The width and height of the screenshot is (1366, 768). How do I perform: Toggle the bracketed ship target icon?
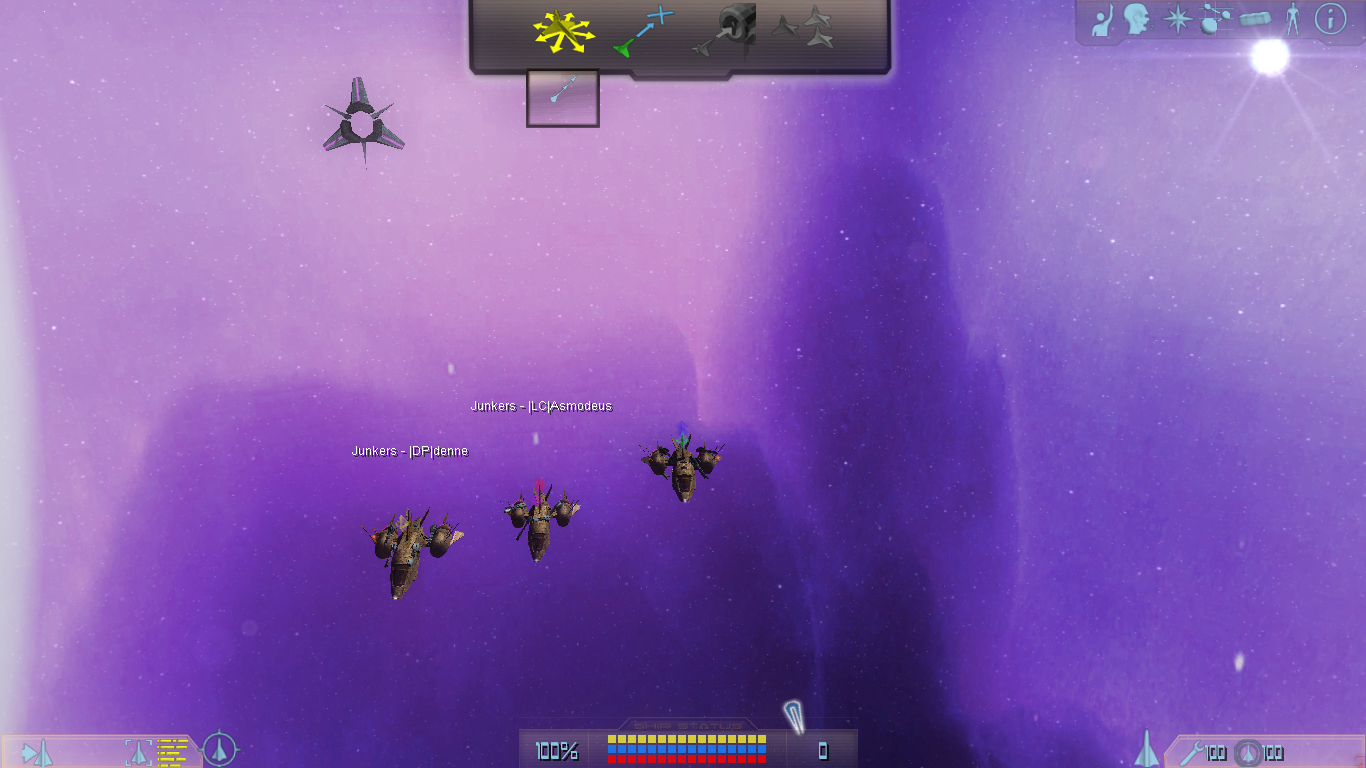point(138,752)
